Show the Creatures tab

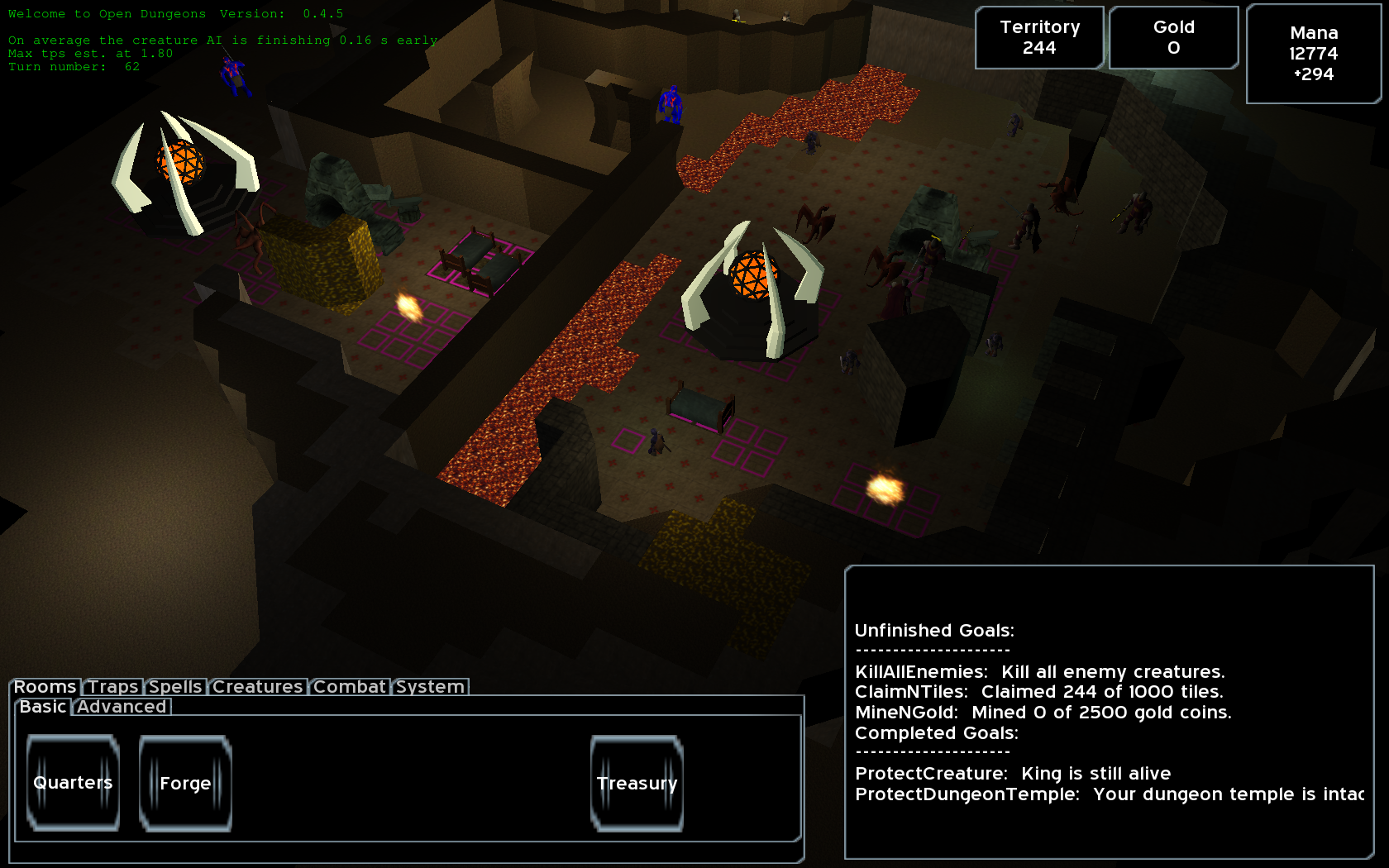(257, 687)
